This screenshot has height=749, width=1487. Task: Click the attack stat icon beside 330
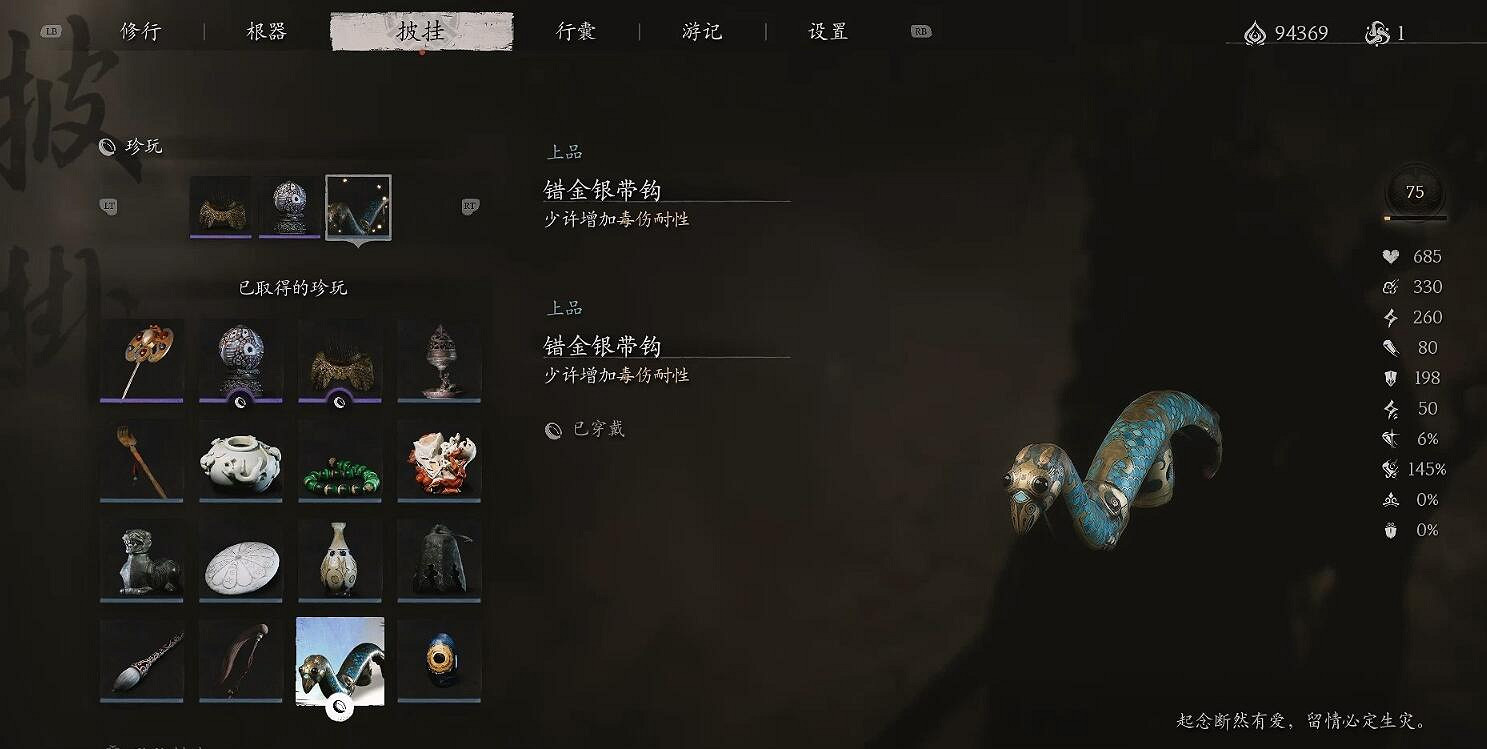point(1388,287)
